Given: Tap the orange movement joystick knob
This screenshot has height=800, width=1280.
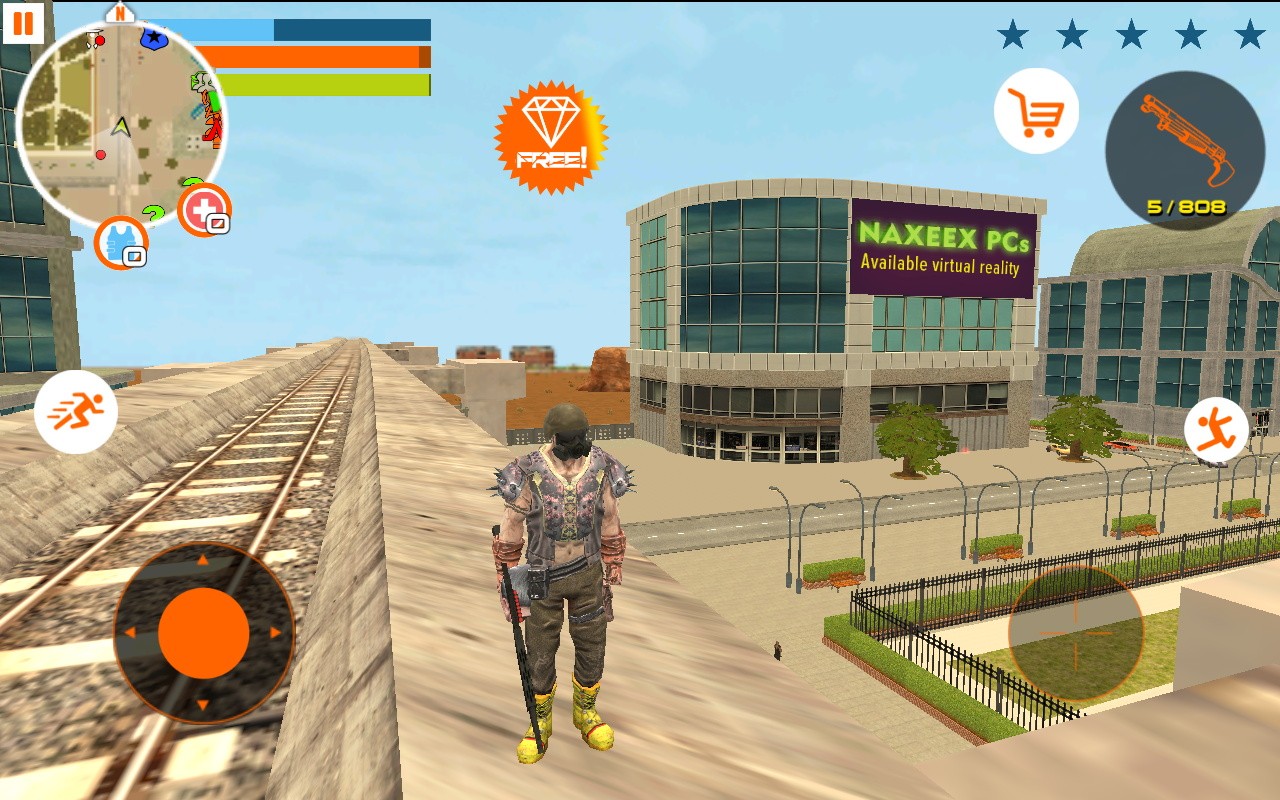Looking at the screenshot, I should coord(203,633).
